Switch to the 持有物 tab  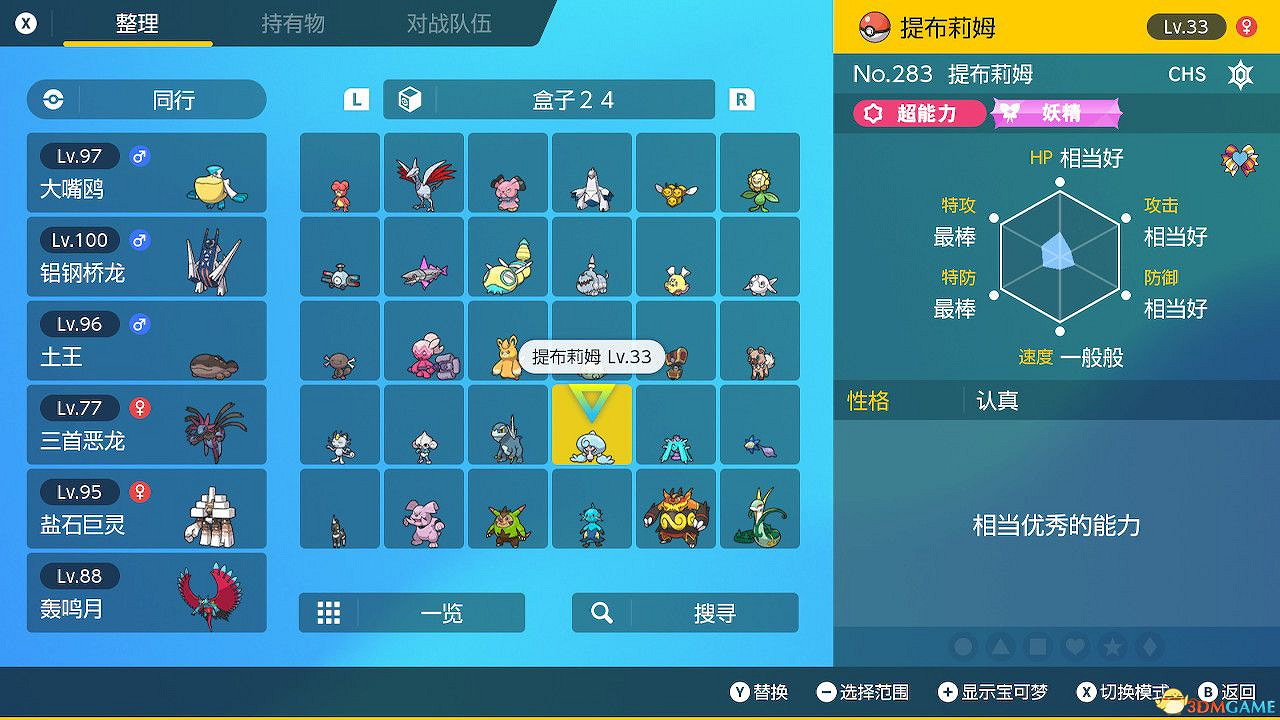pos(292,24)
